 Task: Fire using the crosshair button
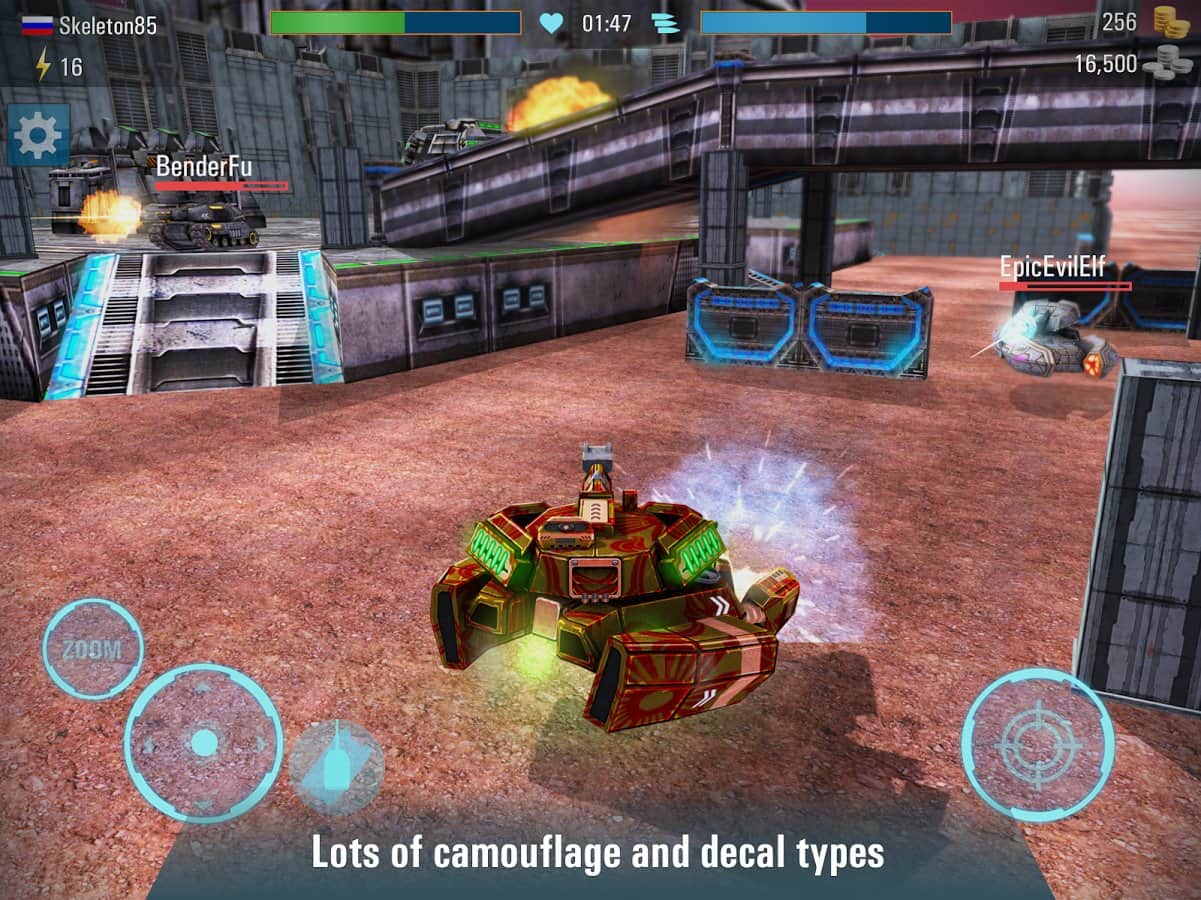click(1038, 745)
